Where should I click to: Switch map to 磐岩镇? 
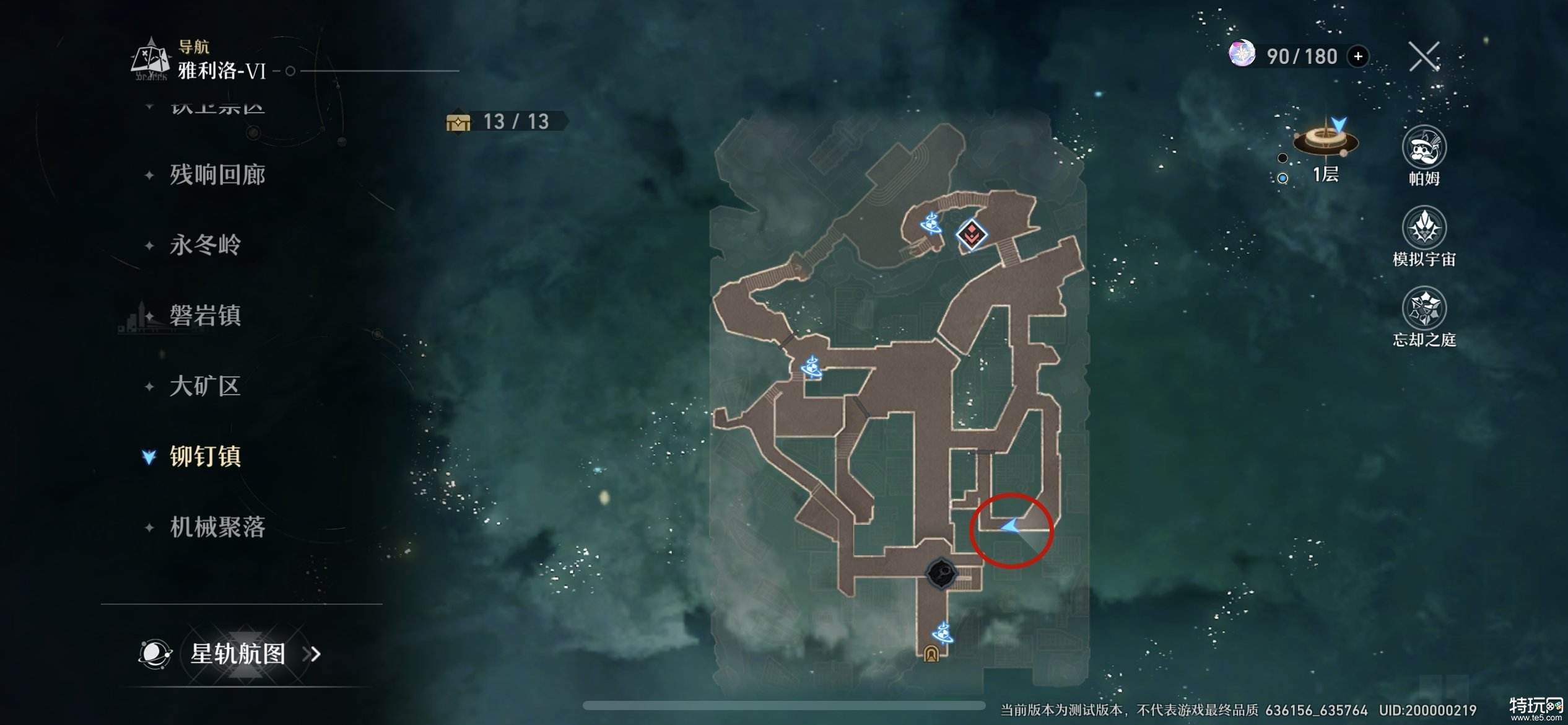[x=205, y=315]
